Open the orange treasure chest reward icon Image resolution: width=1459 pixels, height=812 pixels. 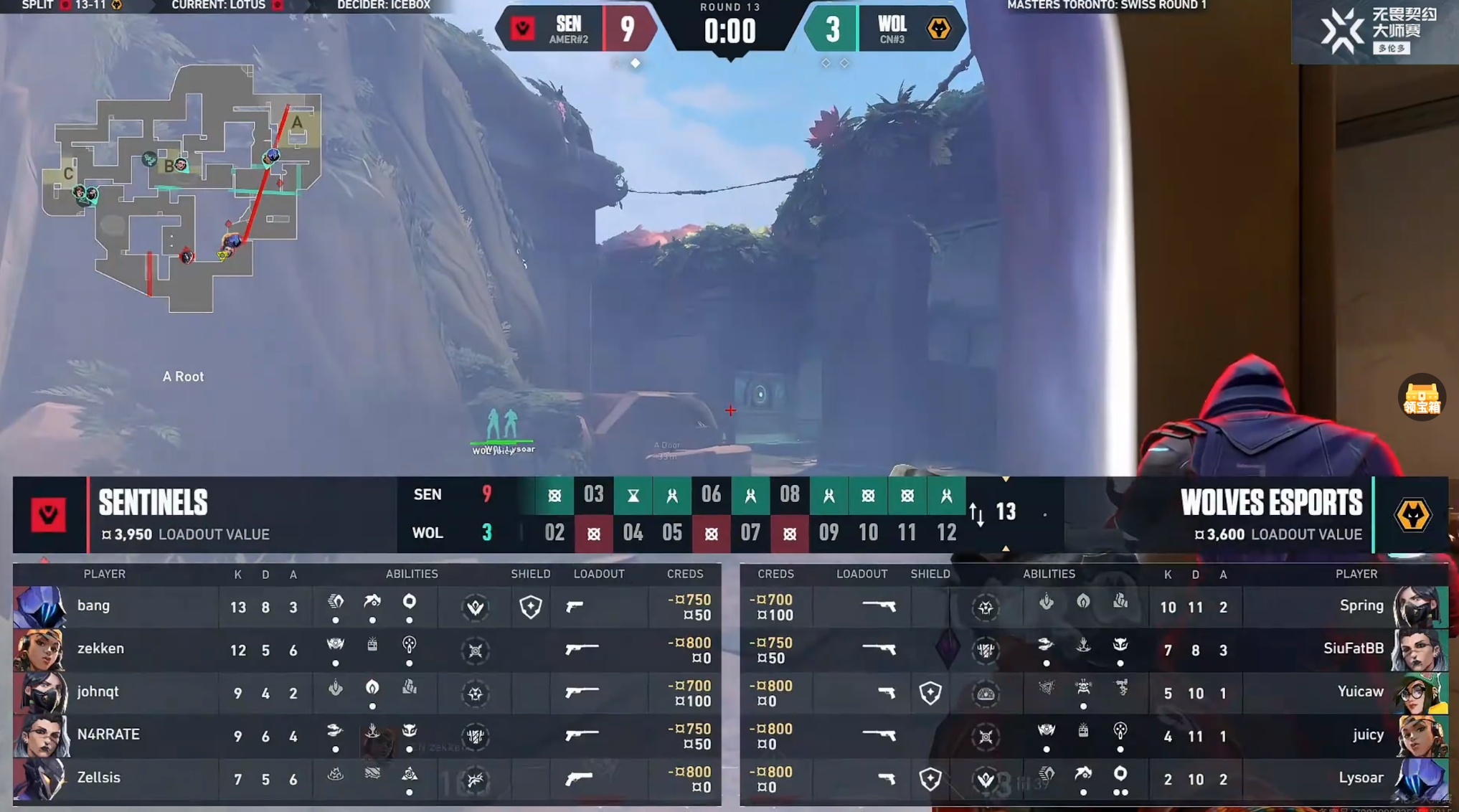[x=1421, y=397]
